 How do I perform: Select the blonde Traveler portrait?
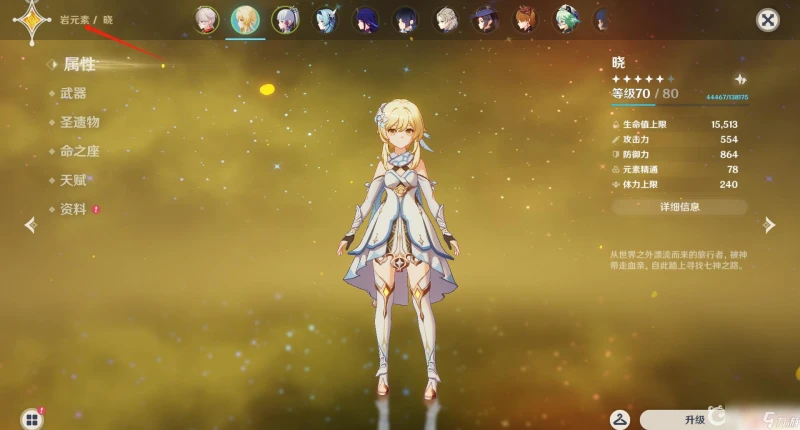click(x=244, y=19)
